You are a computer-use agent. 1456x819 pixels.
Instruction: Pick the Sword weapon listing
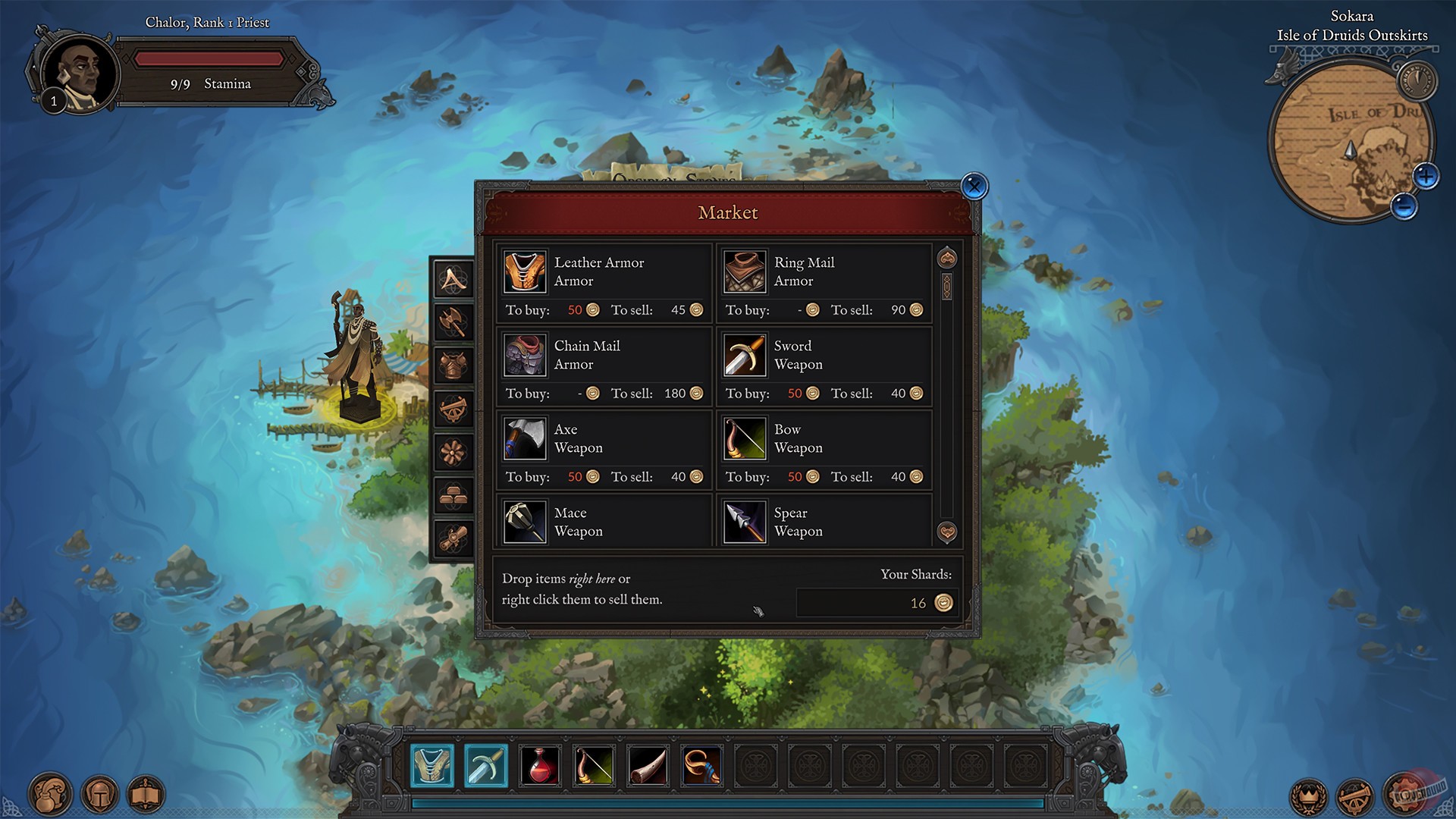pos(824,366)
